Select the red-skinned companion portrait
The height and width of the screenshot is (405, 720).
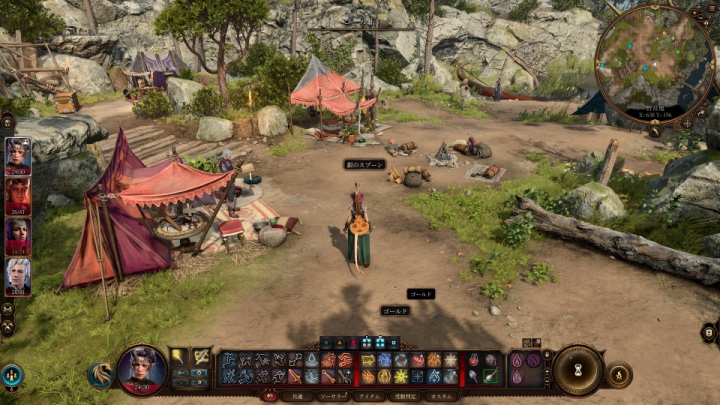click(x=18, y=197)
